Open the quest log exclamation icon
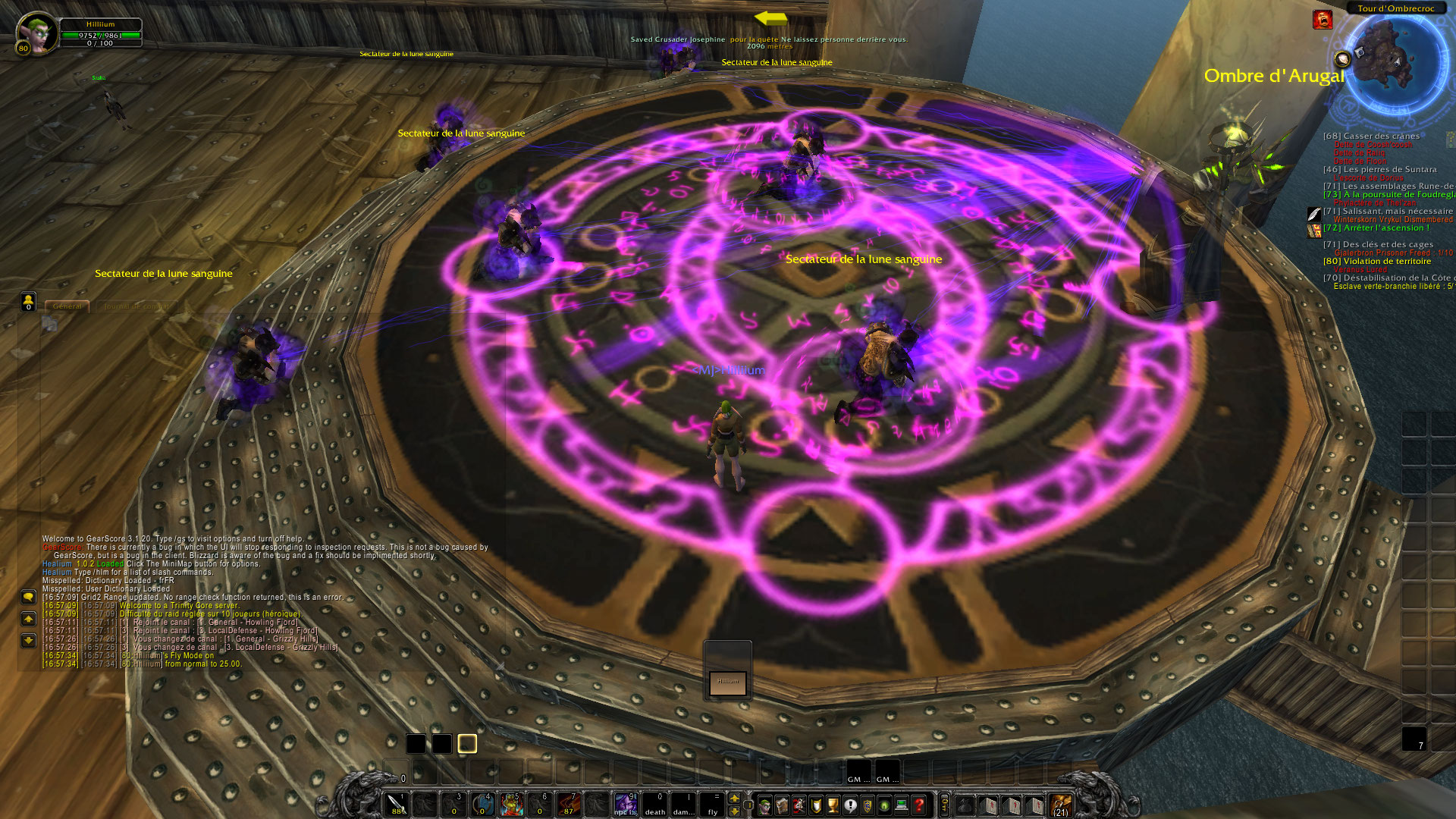The width and height of the screenshot is (1456, 819). point(850,805)
